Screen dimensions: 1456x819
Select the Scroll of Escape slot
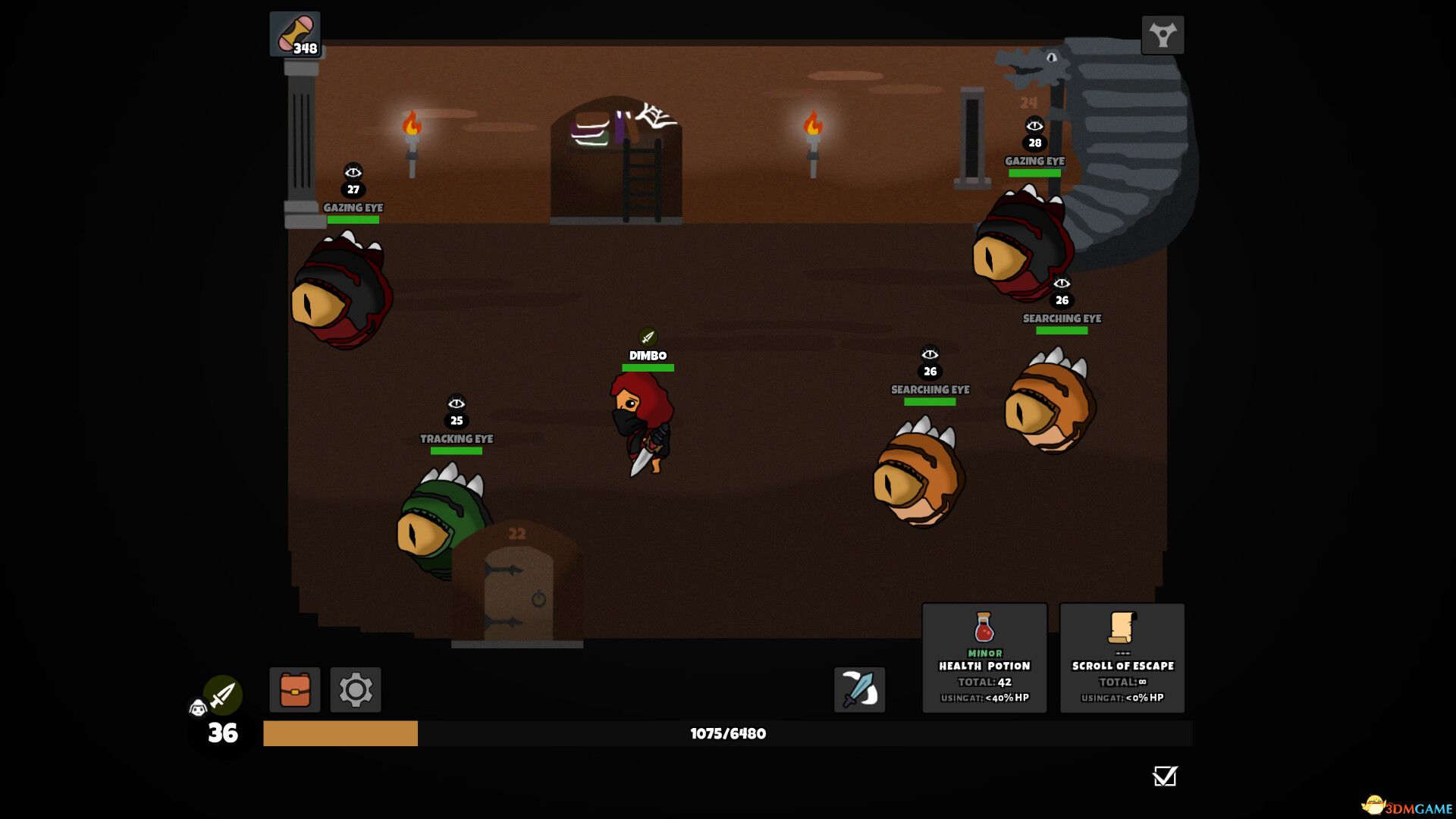pyautogui.click(x=1122, y=657)
